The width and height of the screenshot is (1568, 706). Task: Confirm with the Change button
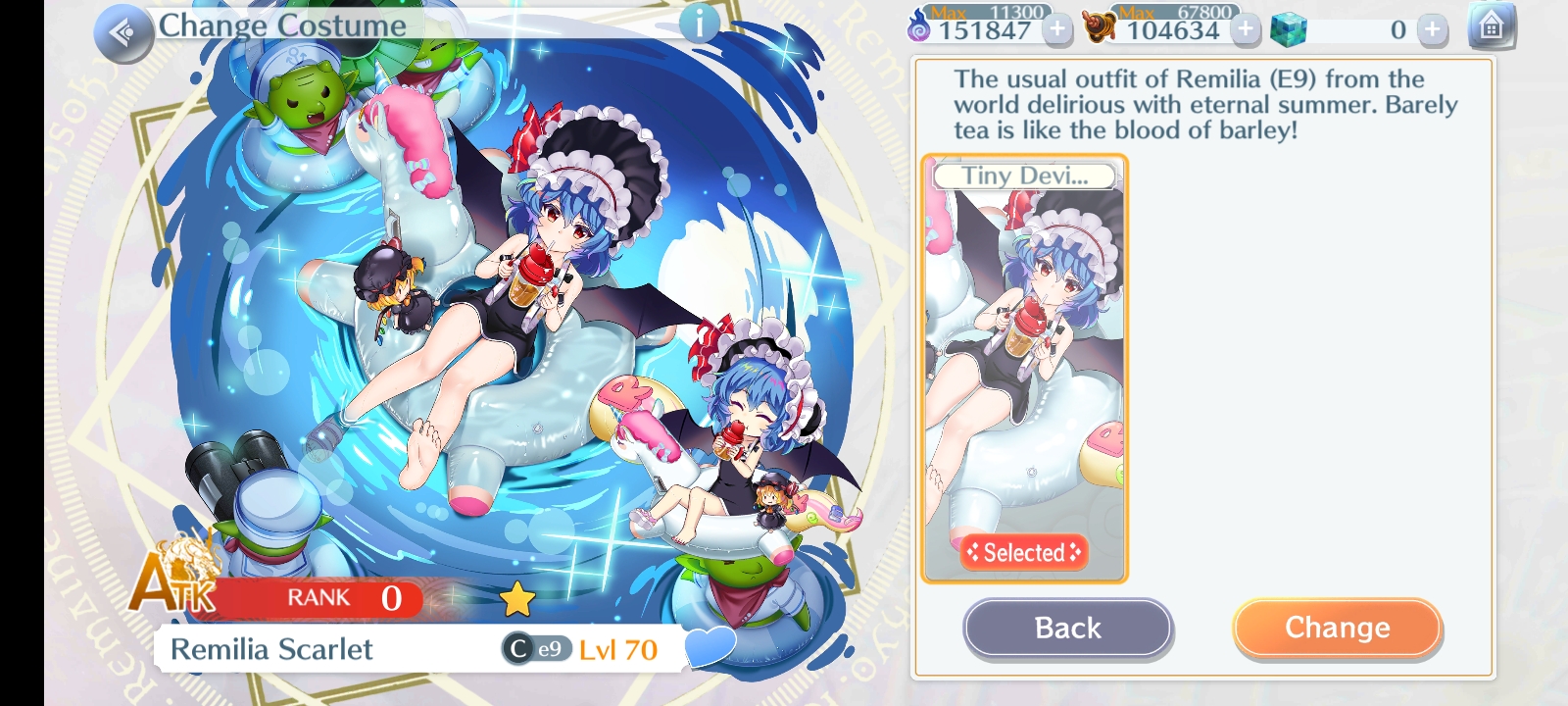click(1337, 628)
